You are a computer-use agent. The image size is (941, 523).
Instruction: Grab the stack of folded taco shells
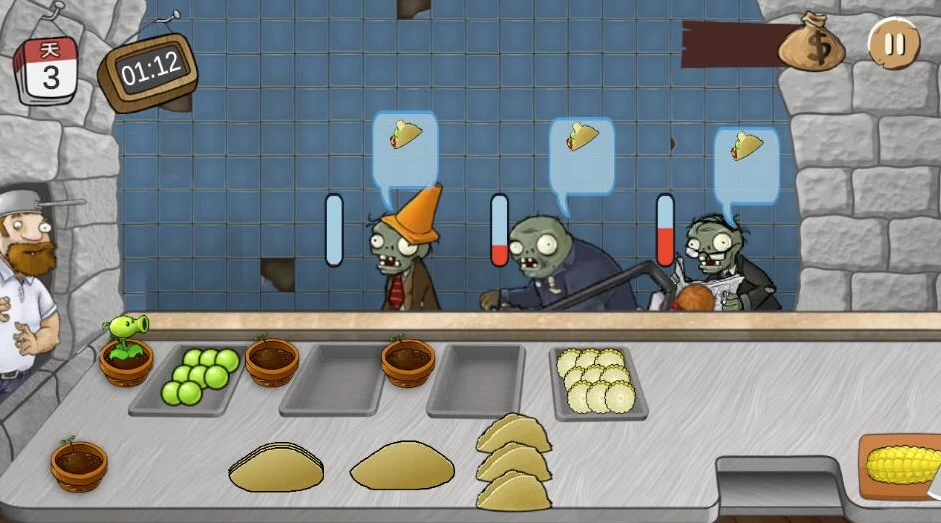point(513,462)
